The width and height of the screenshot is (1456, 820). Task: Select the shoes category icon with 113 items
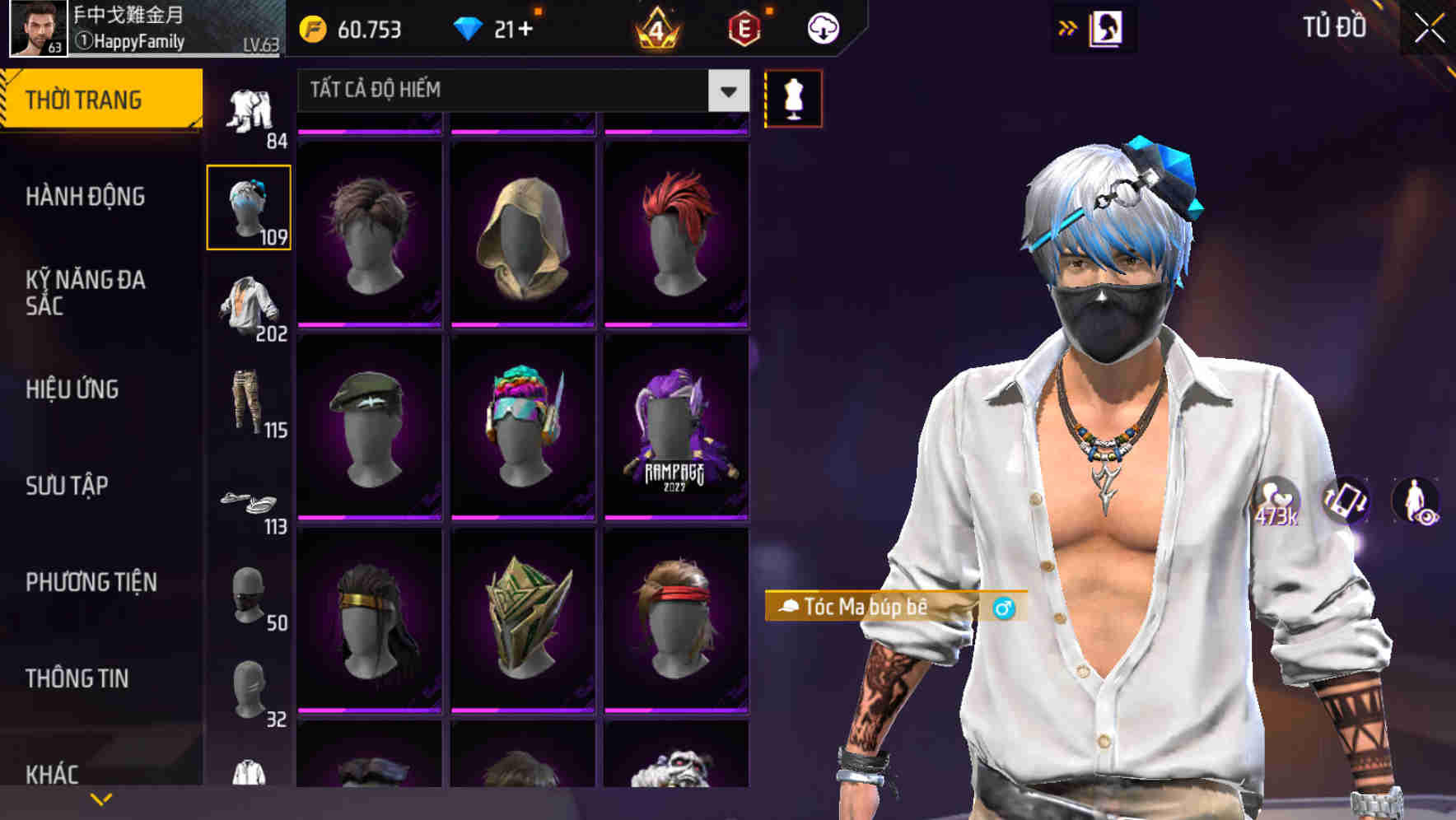click(x=250, y=502)
